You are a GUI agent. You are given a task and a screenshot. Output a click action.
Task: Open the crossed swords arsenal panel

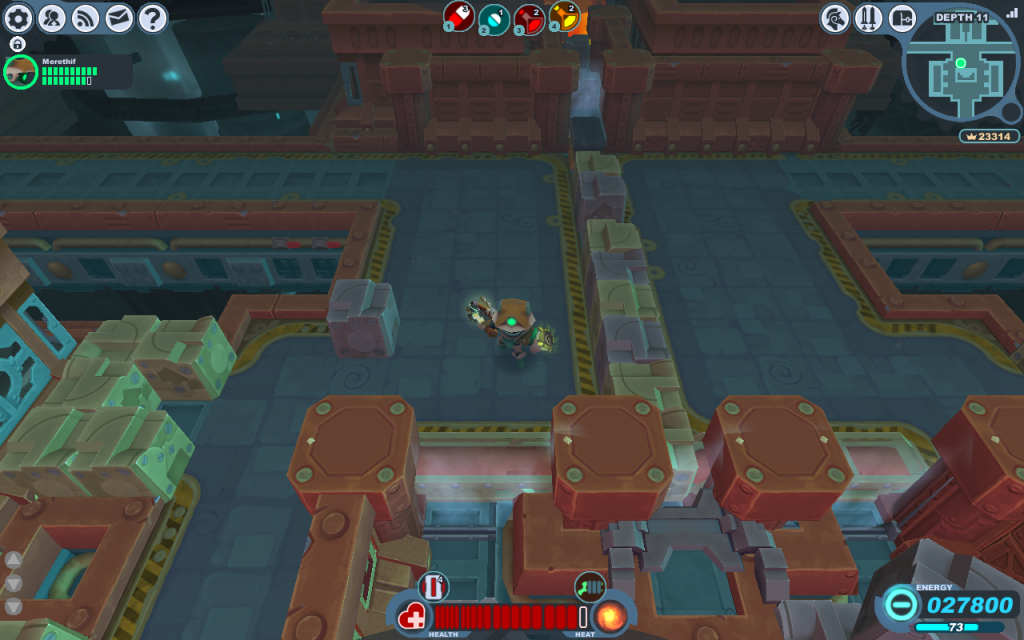pos(868,18)
